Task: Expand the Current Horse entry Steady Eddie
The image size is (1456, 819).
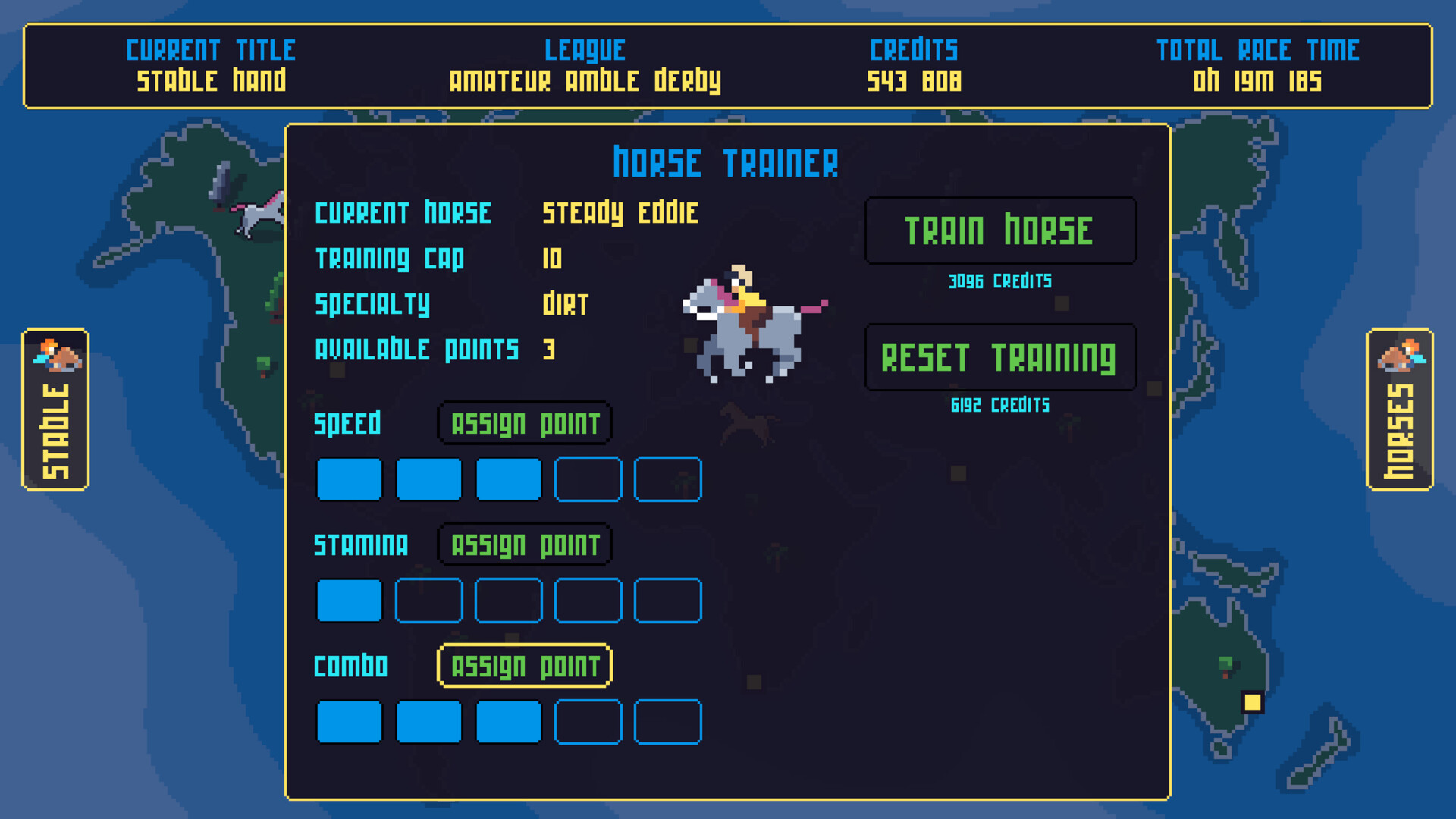Action: click(x=620, y=213)
